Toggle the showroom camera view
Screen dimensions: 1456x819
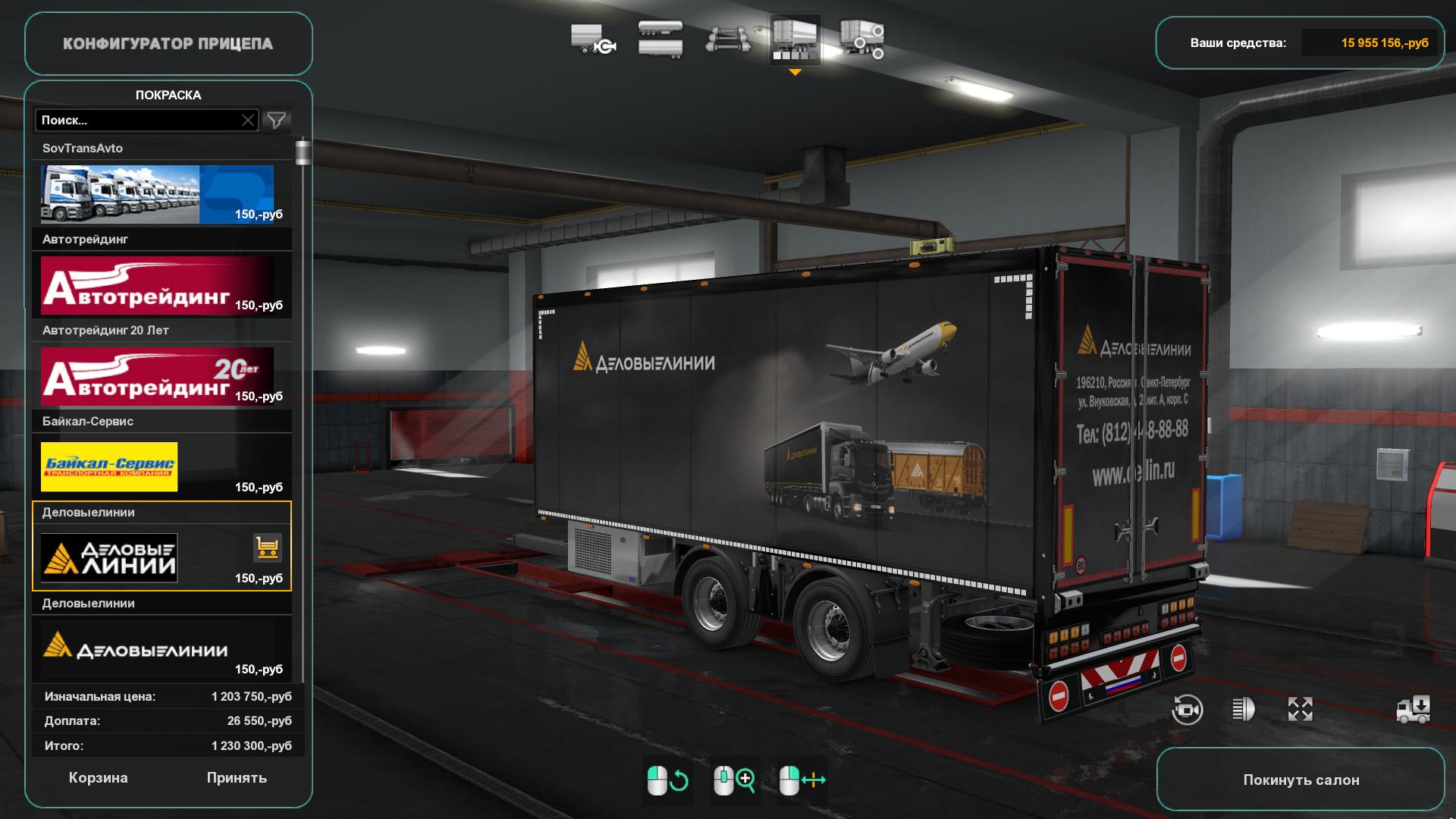(1187, 710)
